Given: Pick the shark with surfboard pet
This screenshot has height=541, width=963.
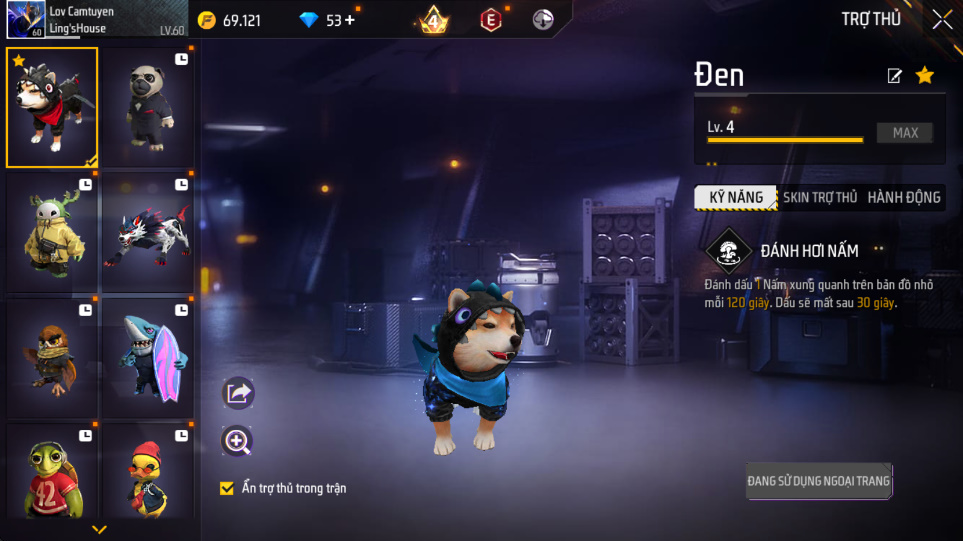Looking at the screenshot, I should point(148,357).
